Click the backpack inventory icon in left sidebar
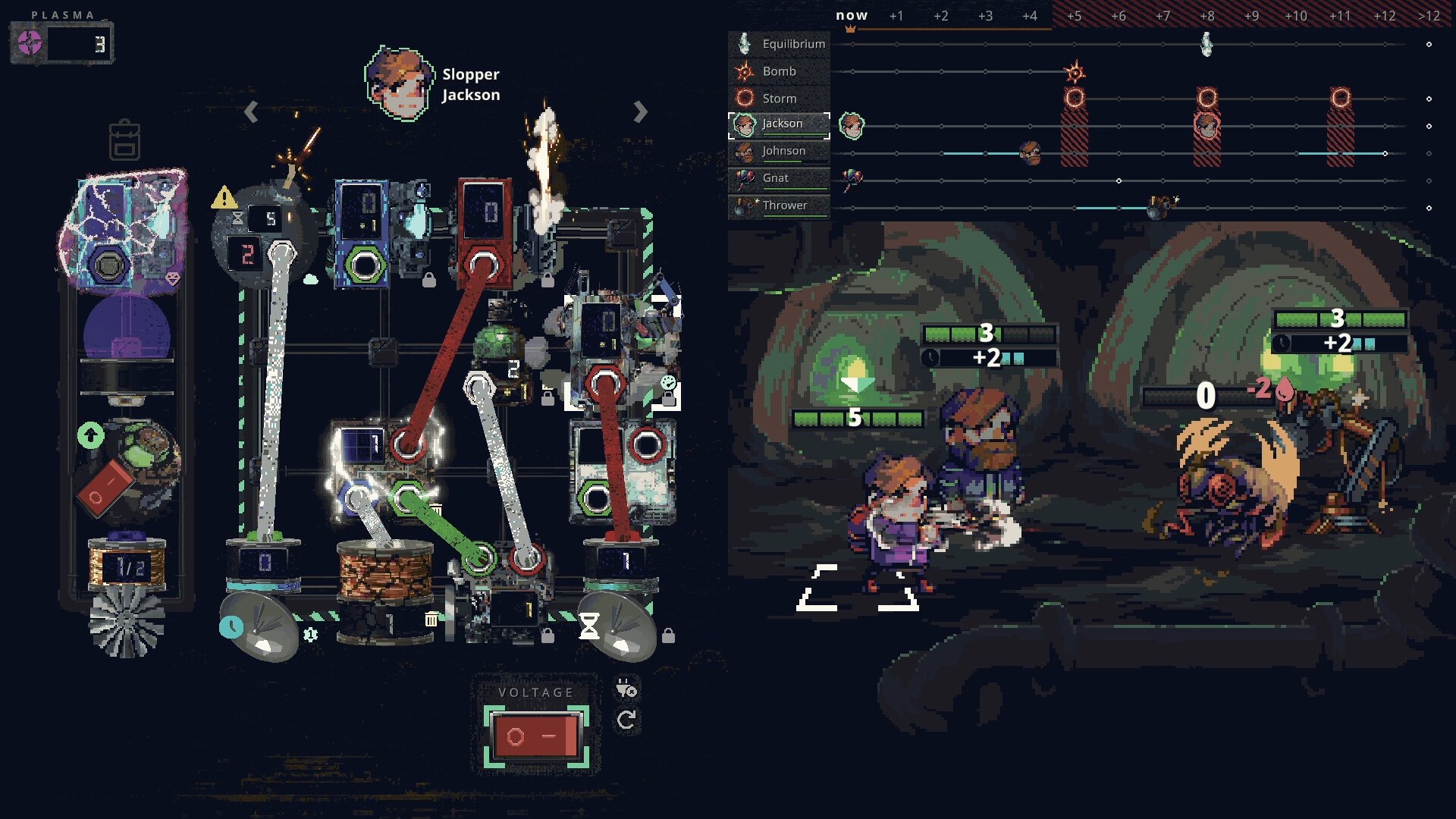The width and height of the screenshot is (1456, 819). [124, 140]
